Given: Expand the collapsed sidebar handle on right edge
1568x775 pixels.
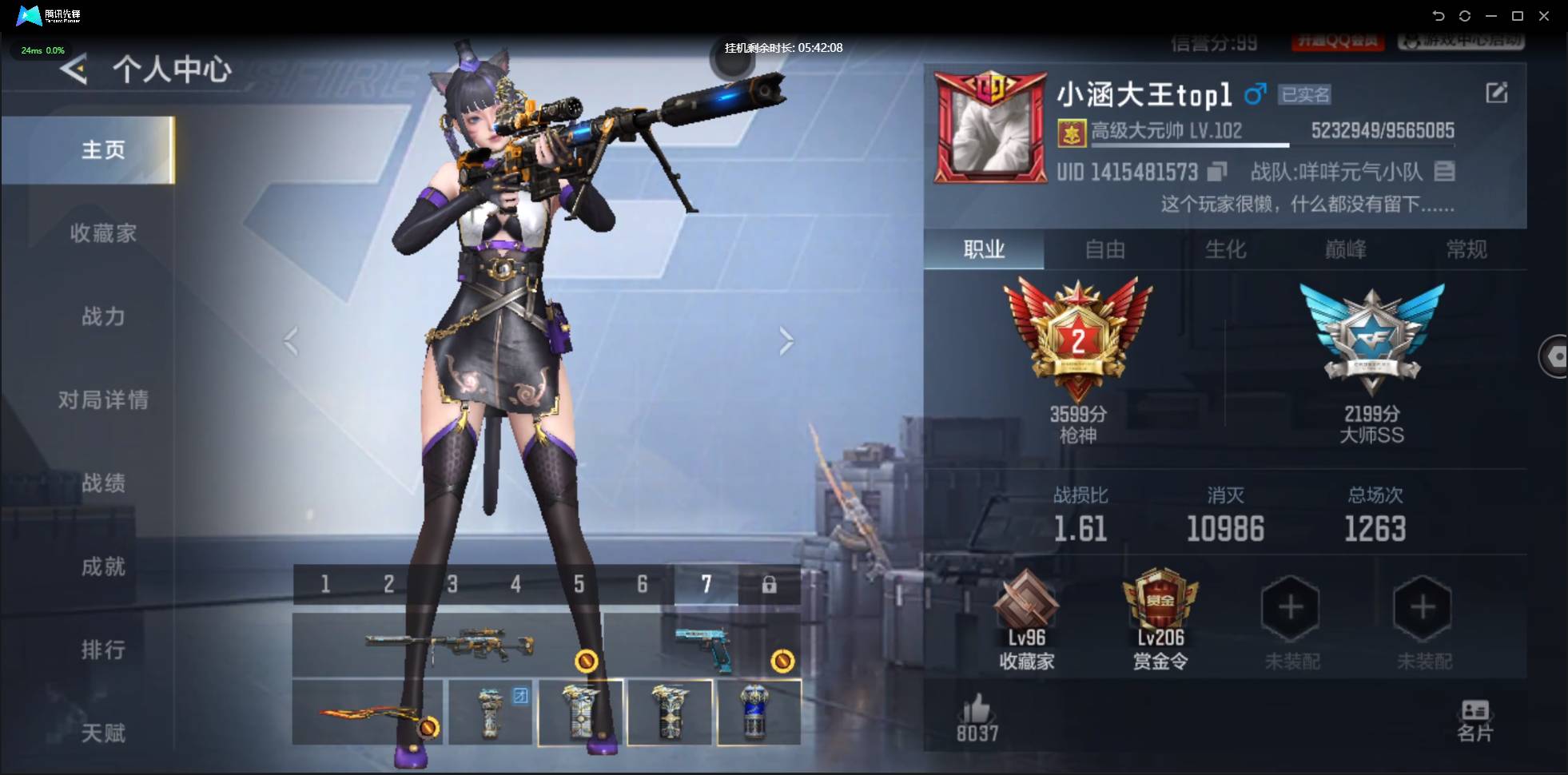Looking at the screenshot, I should pos(1557,356).
